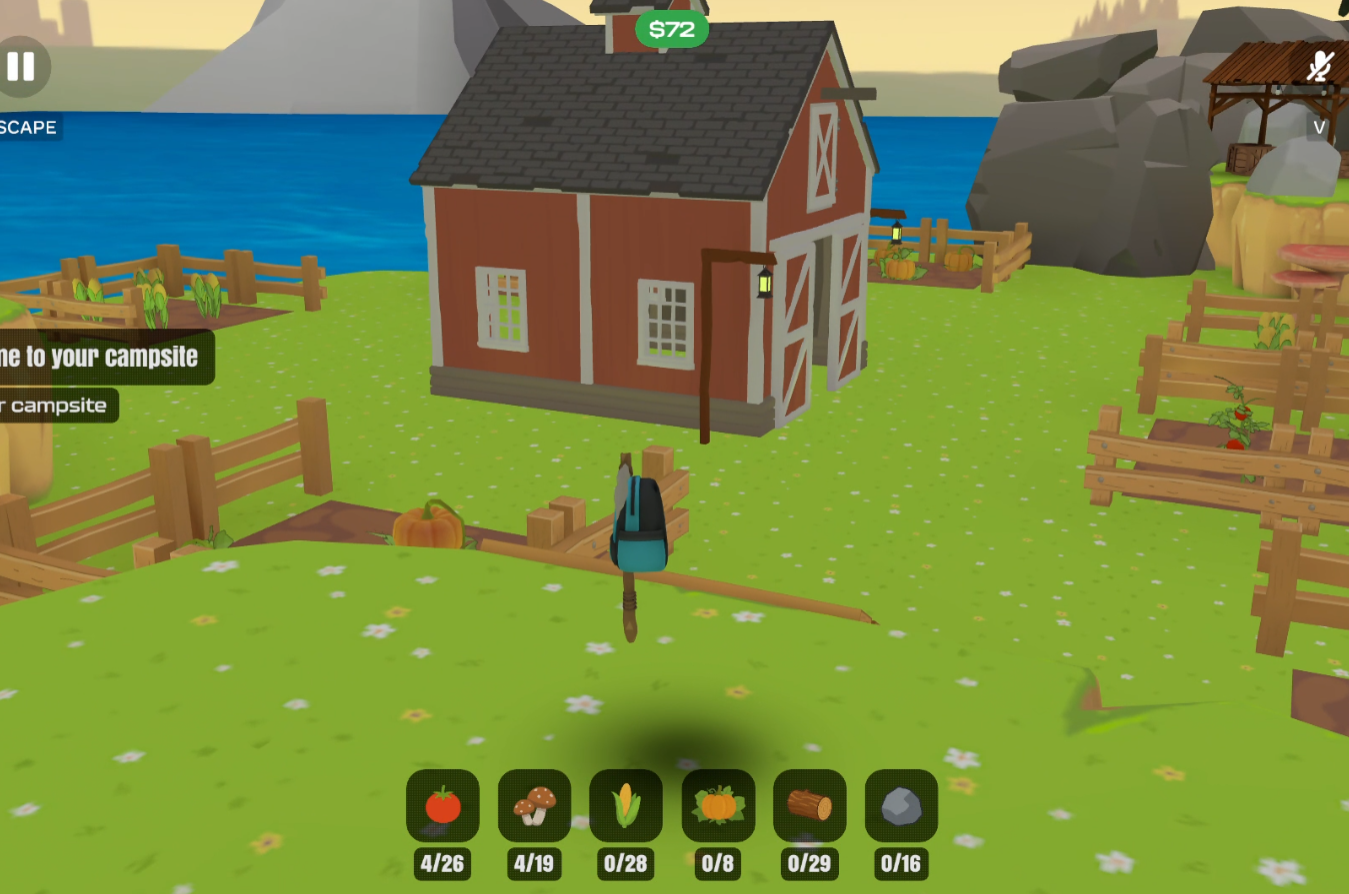This screenshot has width=1349, height=894.
Task: Pause the game with the pause button
Action: pos(20,67)
